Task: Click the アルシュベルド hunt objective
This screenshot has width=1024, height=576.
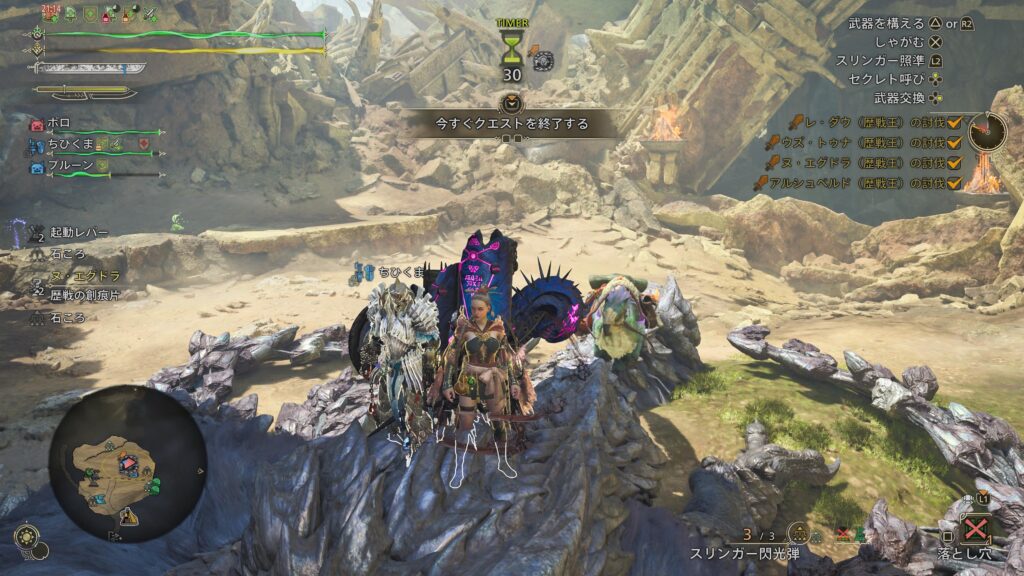Action: click(x=857, y=182)
